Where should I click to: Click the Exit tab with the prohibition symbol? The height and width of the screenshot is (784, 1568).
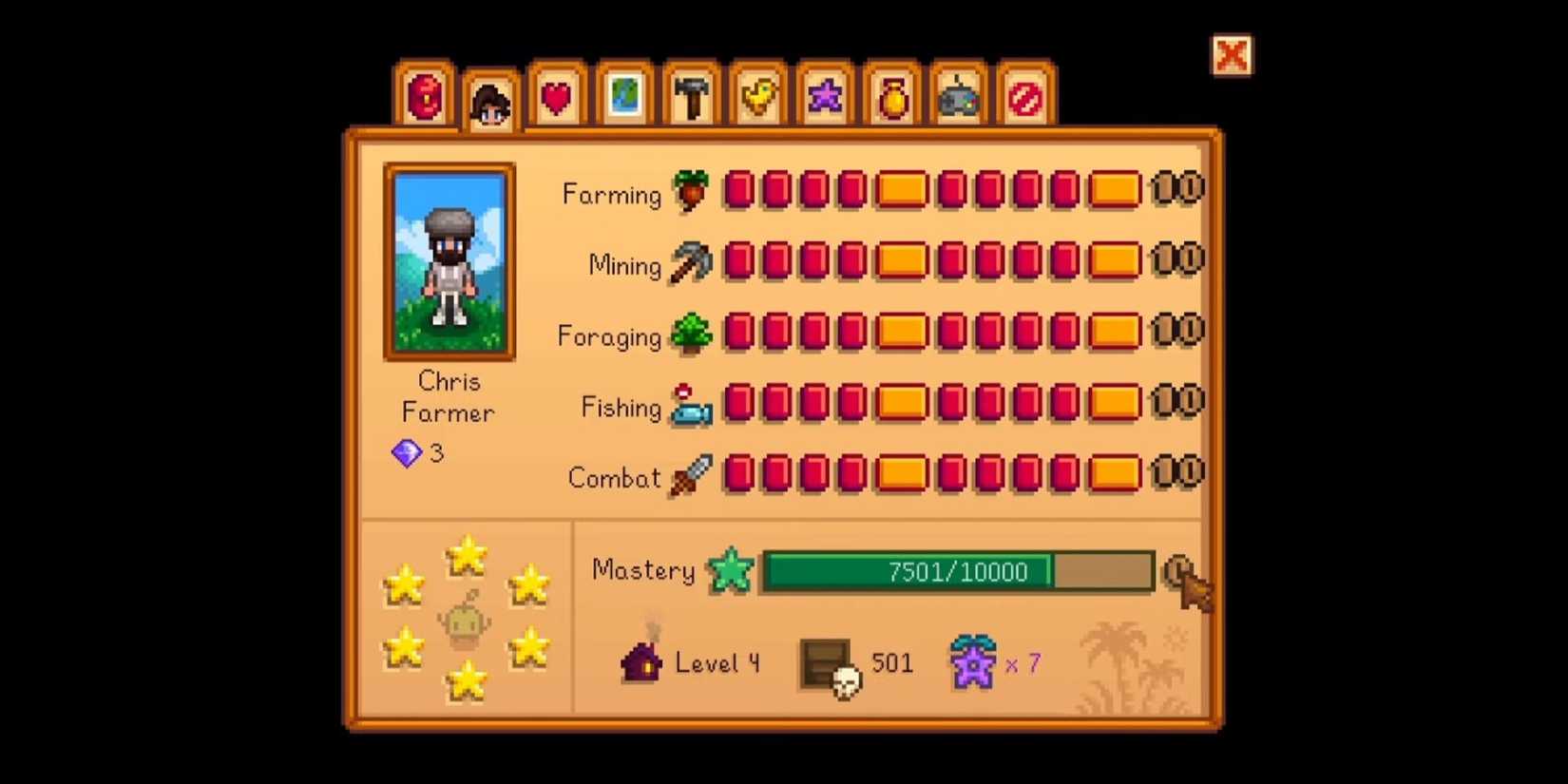(1024, 97)
